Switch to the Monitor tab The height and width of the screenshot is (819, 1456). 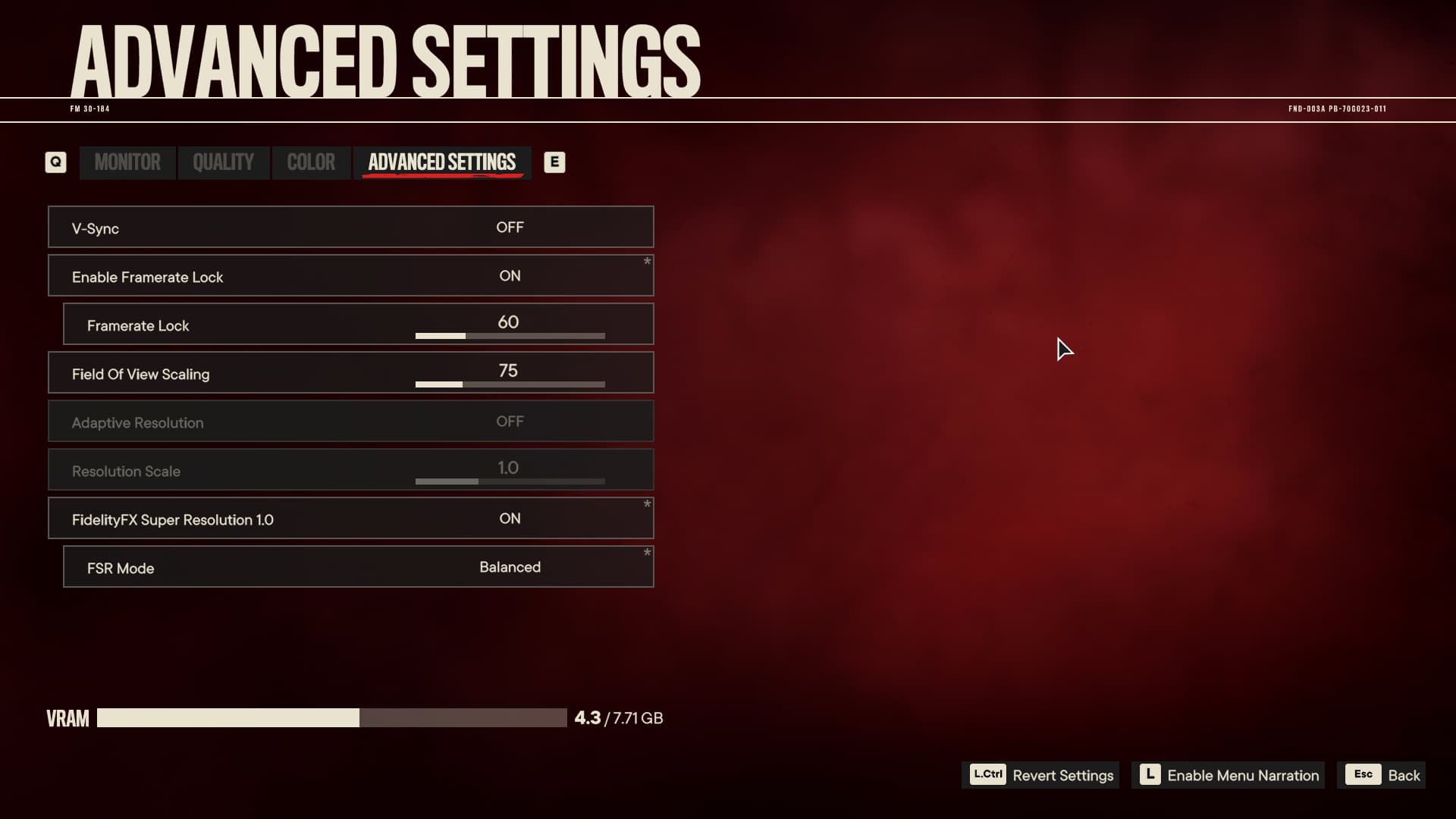coord(127,162)
